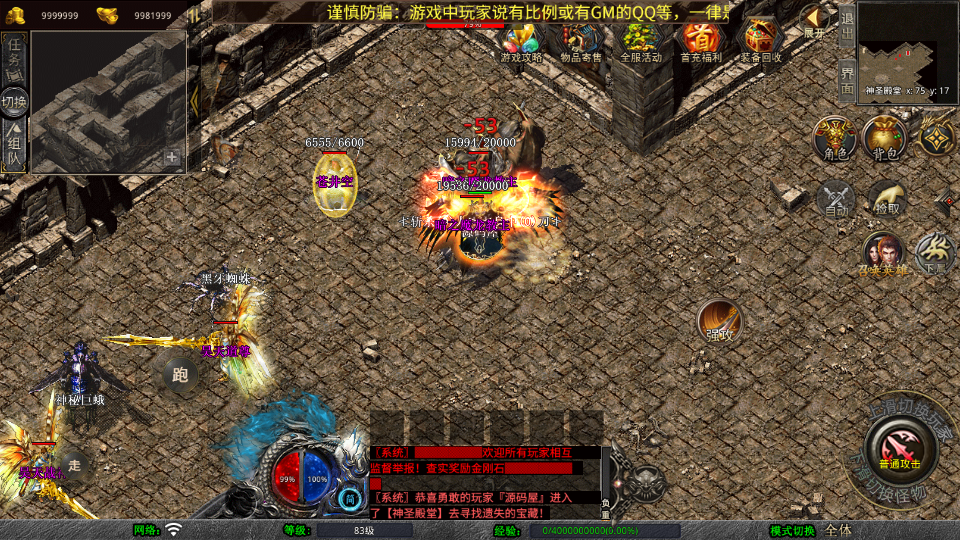The height and width of the screenshot is (540, 960).
Task: Click the 切换 switch button
Action: pos(15,101)
